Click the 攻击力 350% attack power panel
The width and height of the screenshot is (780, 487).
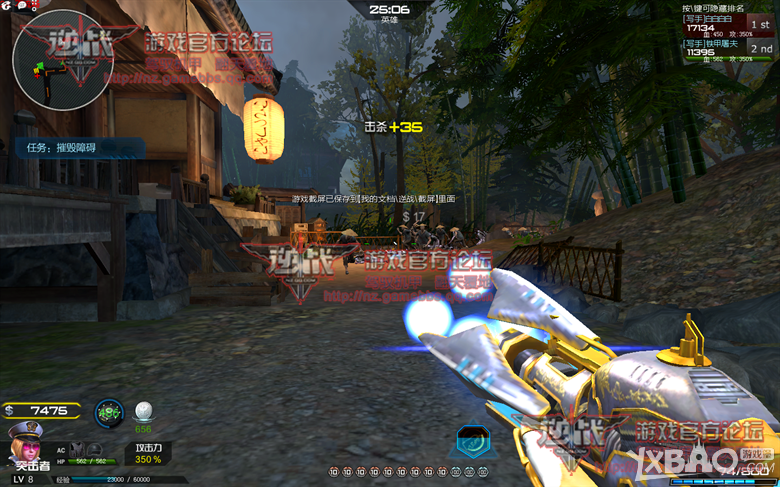click(x=149, y=453)
